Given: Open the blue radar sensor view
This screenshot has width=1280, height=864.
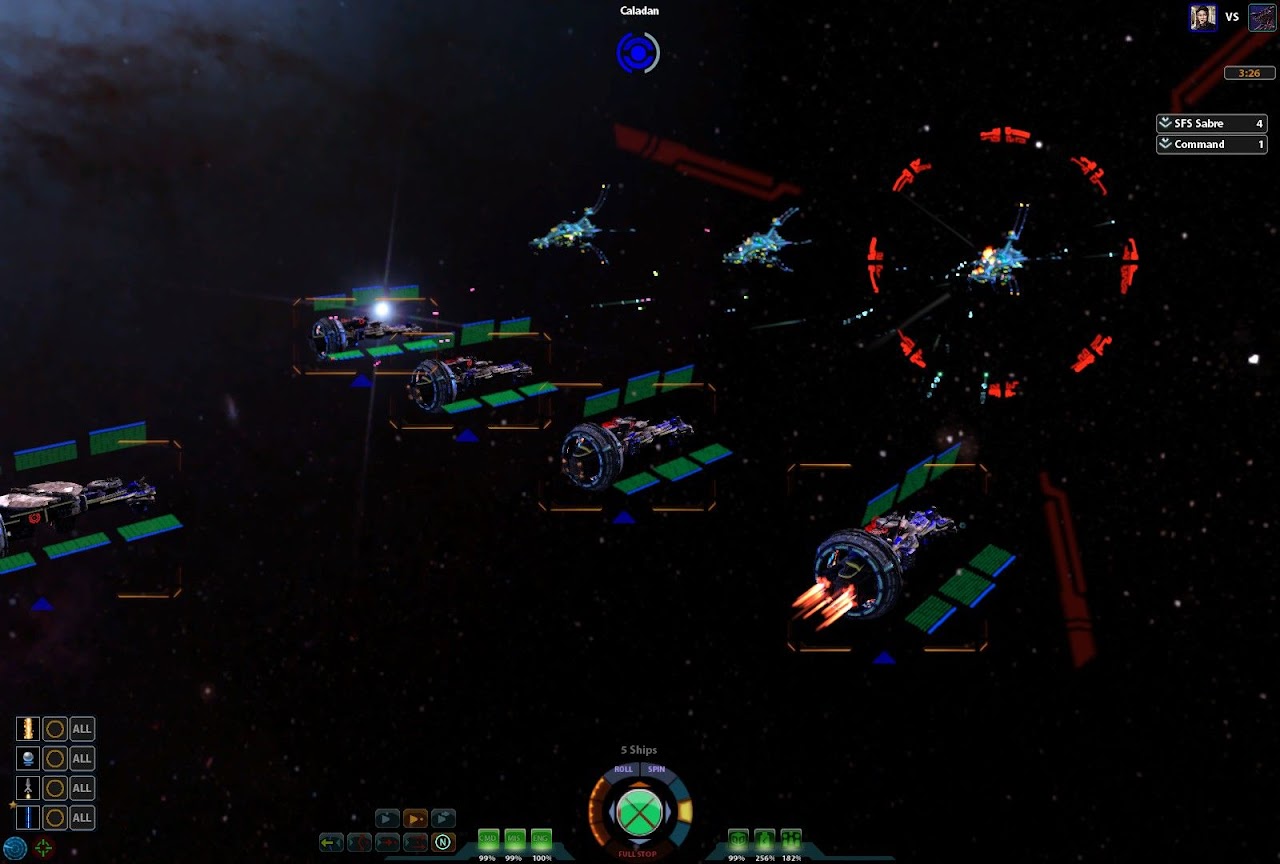Looking at the screenshot, I should 14,848.
